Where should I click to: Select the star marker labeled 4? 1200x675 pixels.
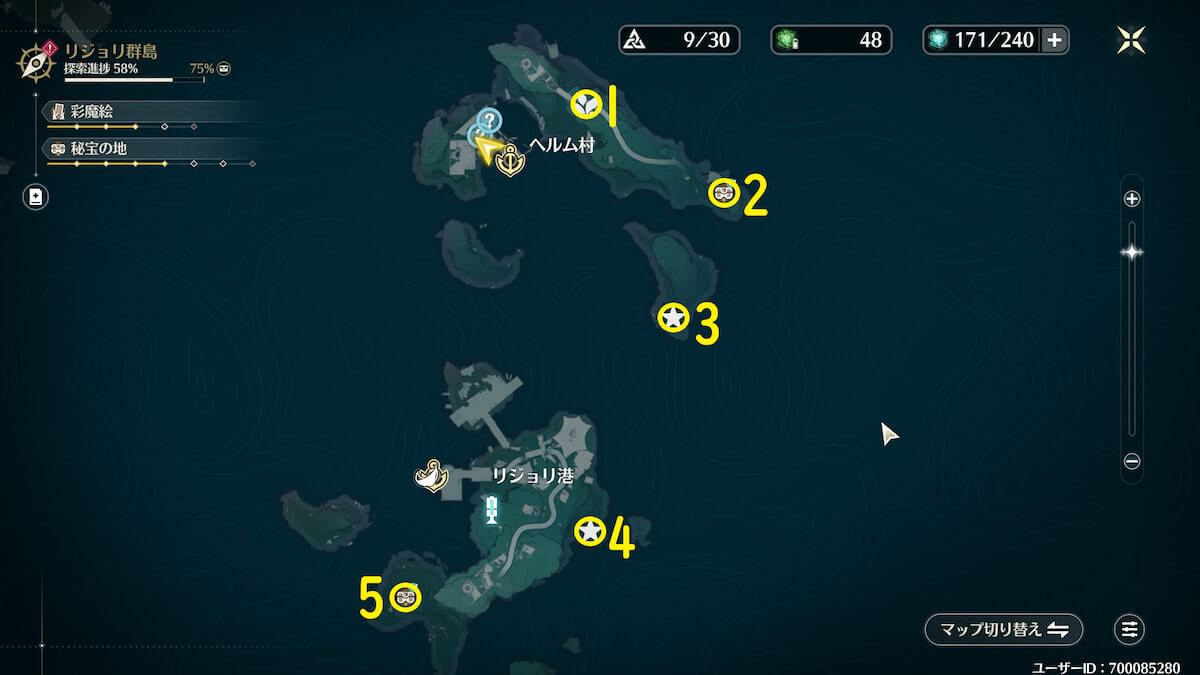[x=590, y=532]
